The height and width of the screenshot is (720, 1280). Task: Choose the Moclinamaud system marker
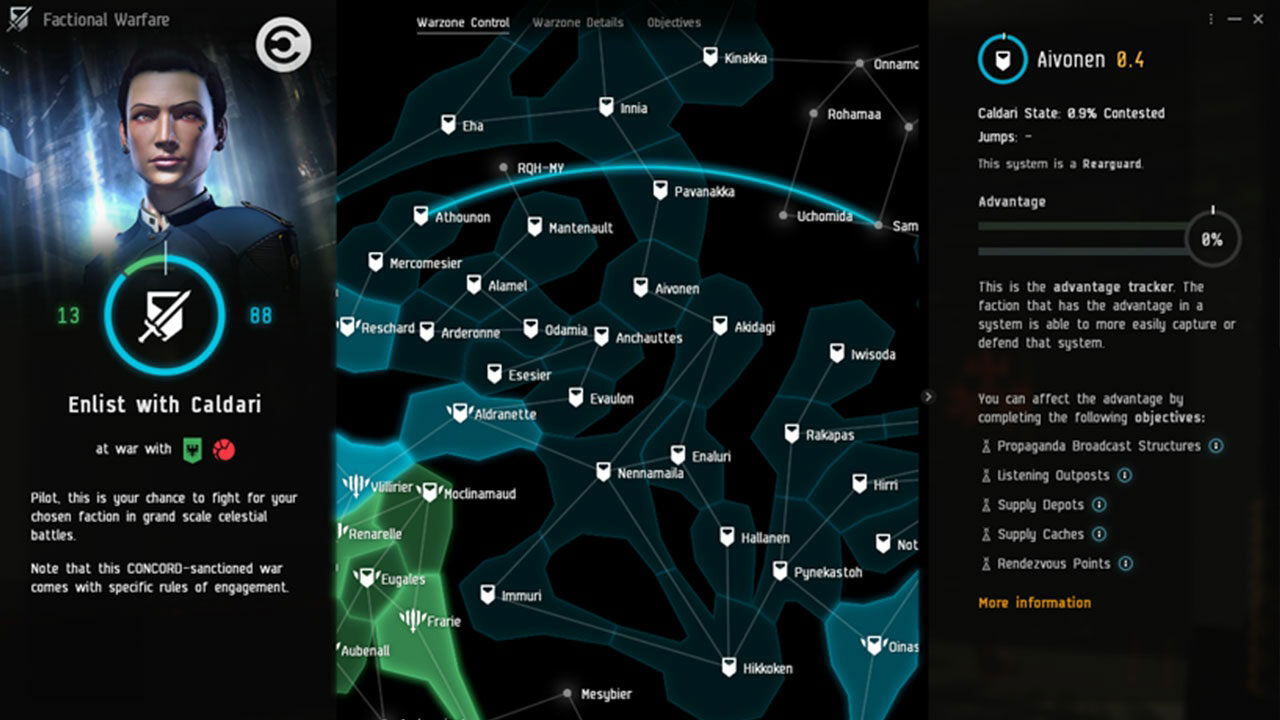430,492
